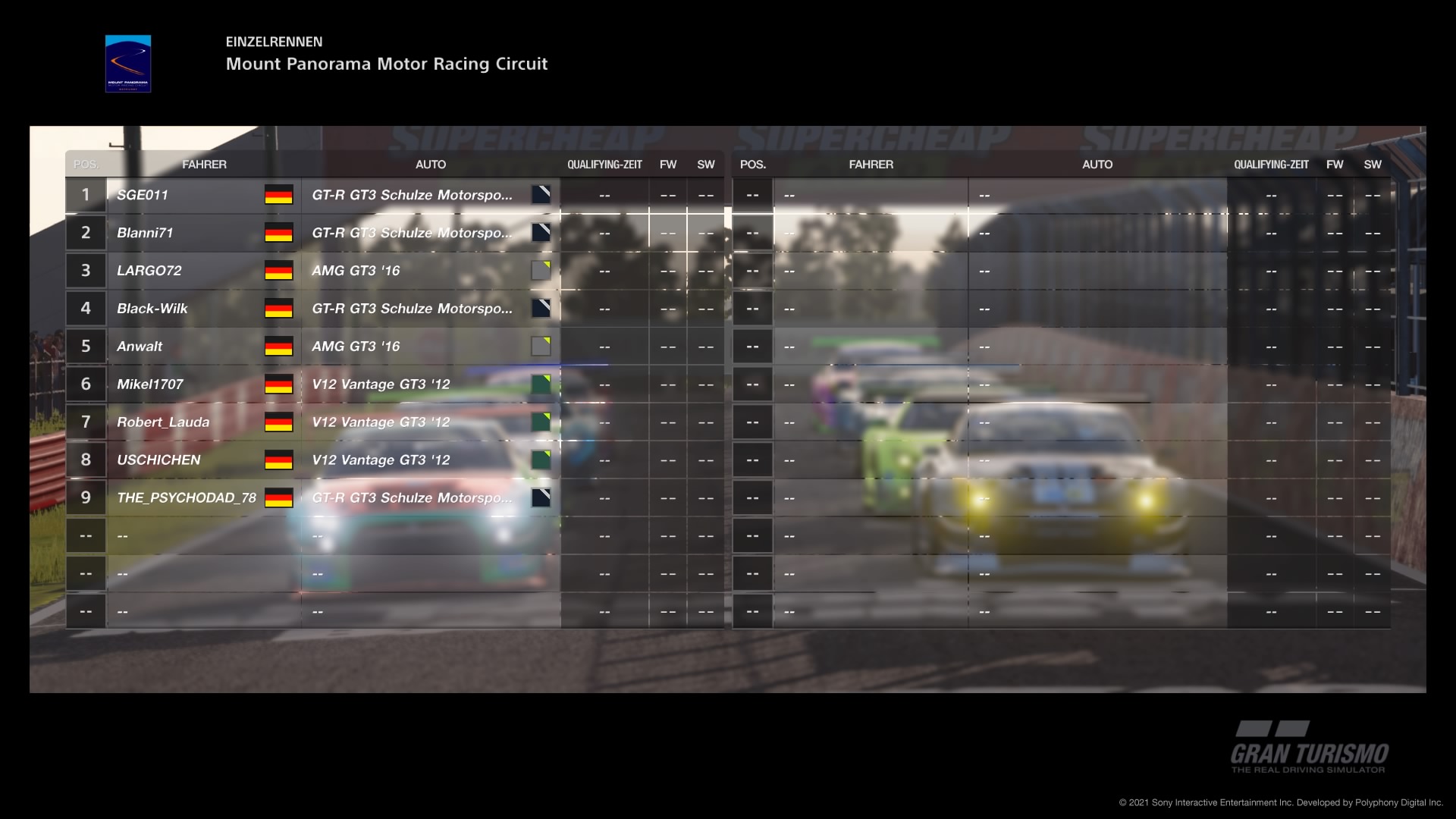Select SGE011's car livery thumbnail
1456x819 pixels.
coord(540,195)
